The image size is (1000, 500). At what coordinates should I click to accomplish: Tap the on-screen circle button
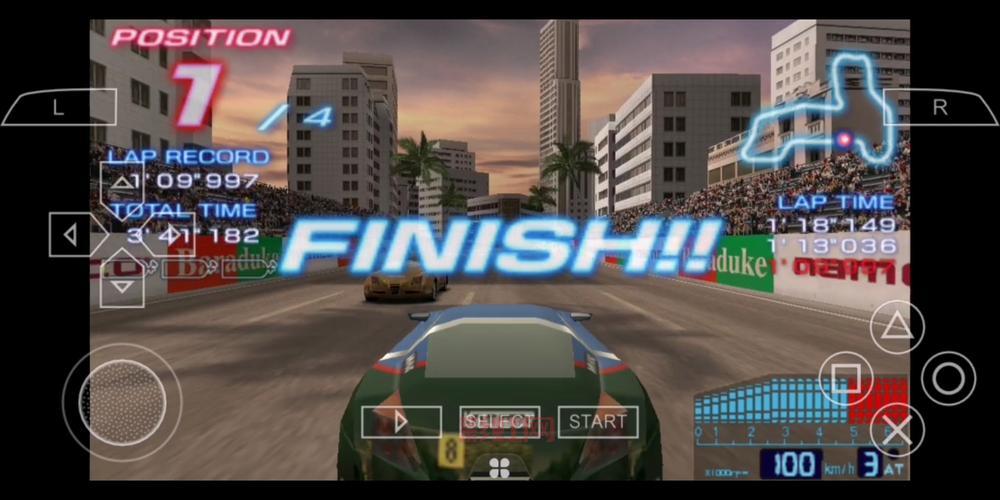(x=948, y=378)
